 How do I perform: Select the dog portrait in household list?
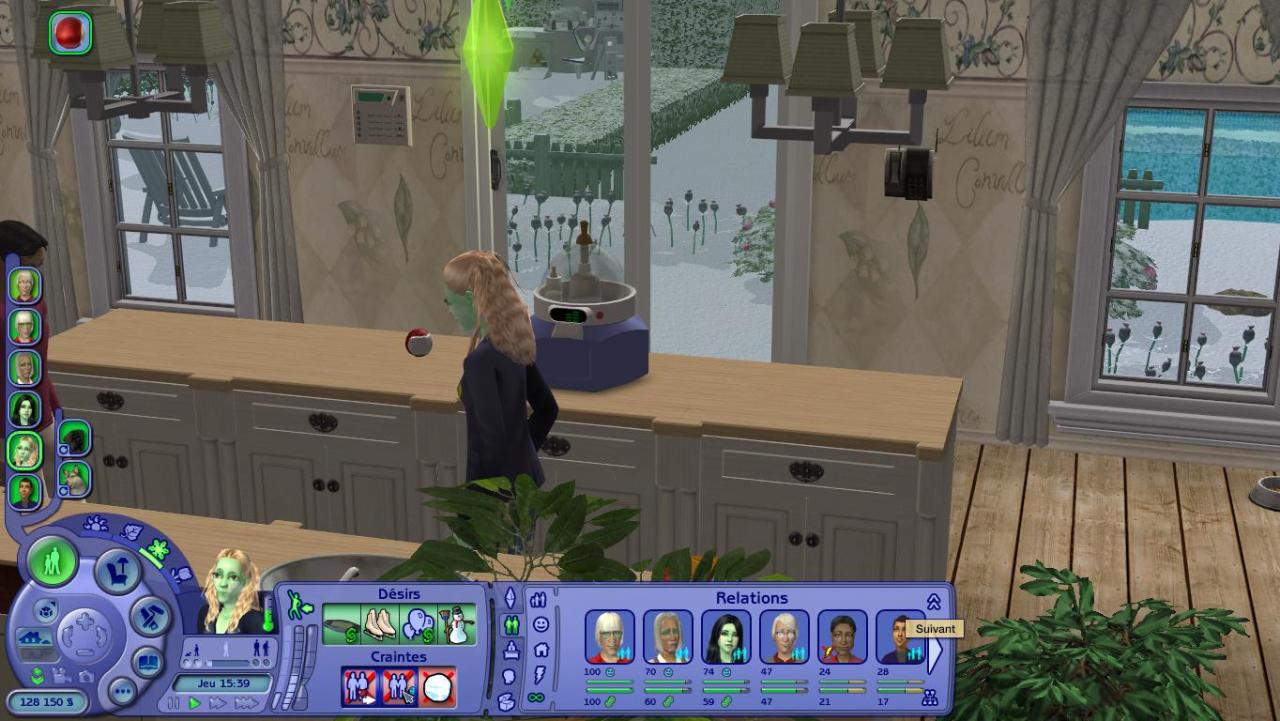(x=74, y=479)
